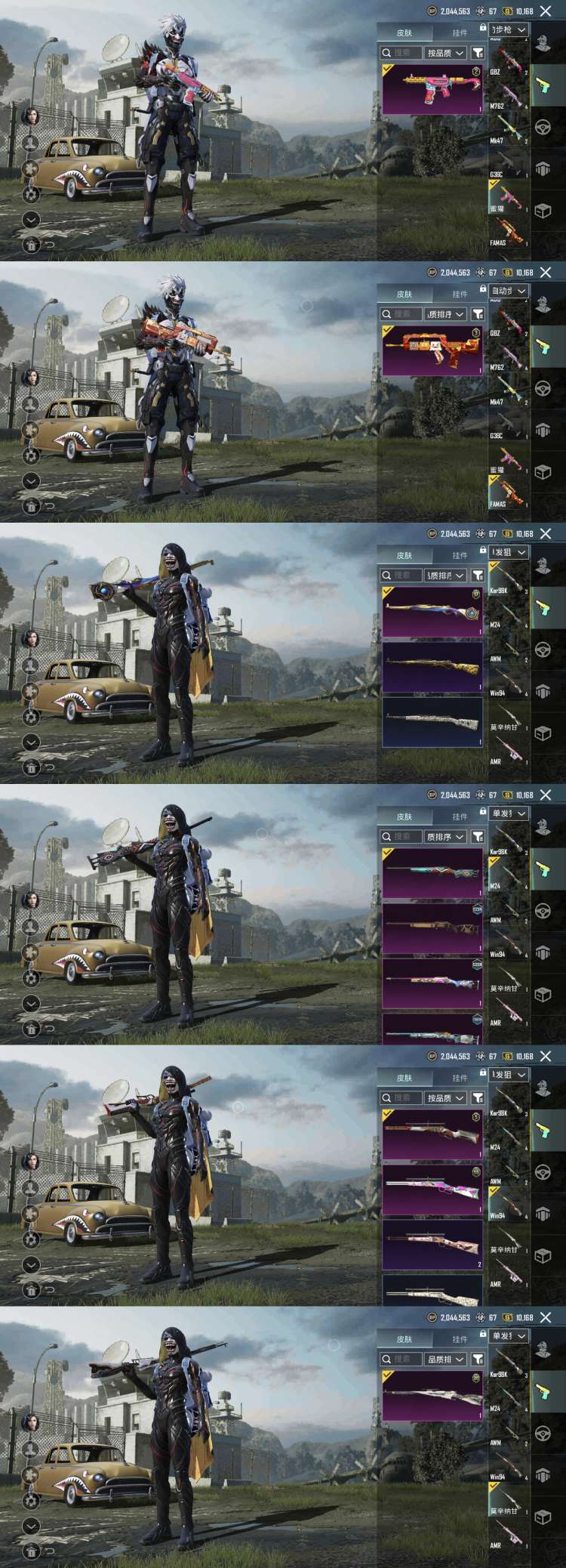The image size is (566, 1568).
Task: Select the red and gold FAMAS skin card
Action: (432, 350)
